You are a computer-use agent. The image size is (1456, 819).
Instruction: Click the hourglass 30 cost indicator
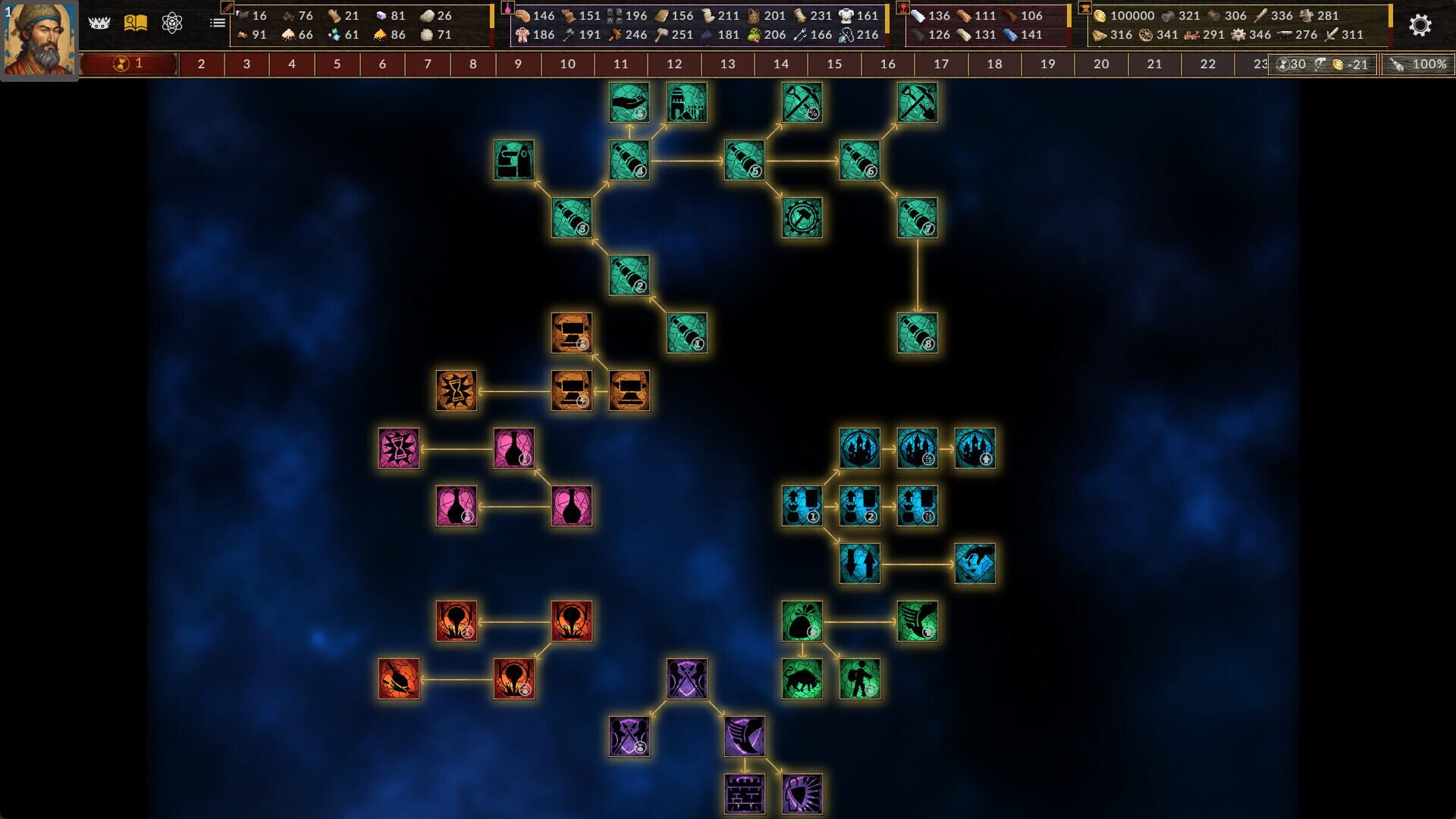(x=1289, y=64)
